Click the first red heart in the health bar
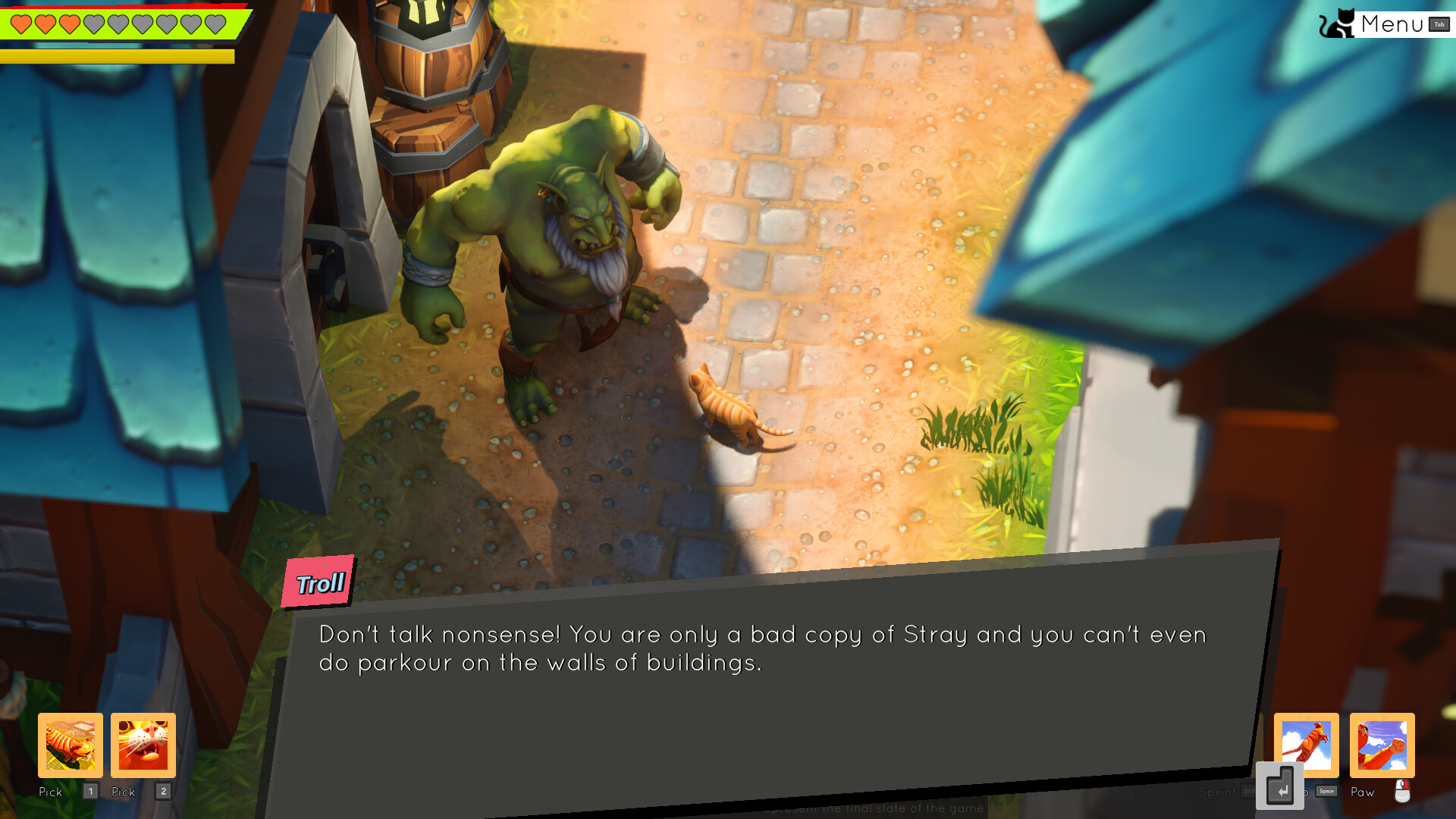 pyautogui.click(x=20, y=23)
